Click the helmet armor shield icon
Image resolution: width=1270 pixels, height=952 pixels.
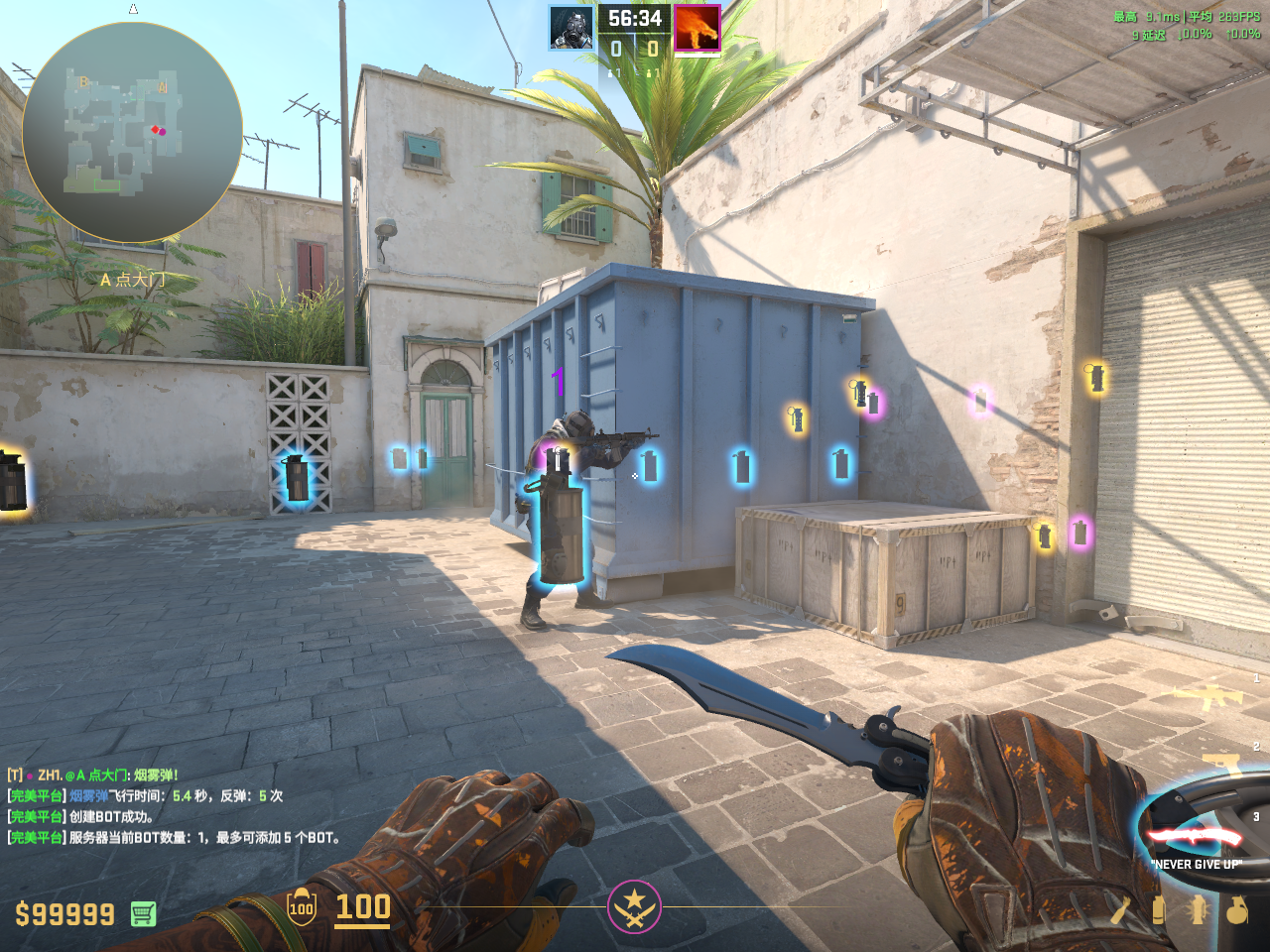click(x=302, y=907)
